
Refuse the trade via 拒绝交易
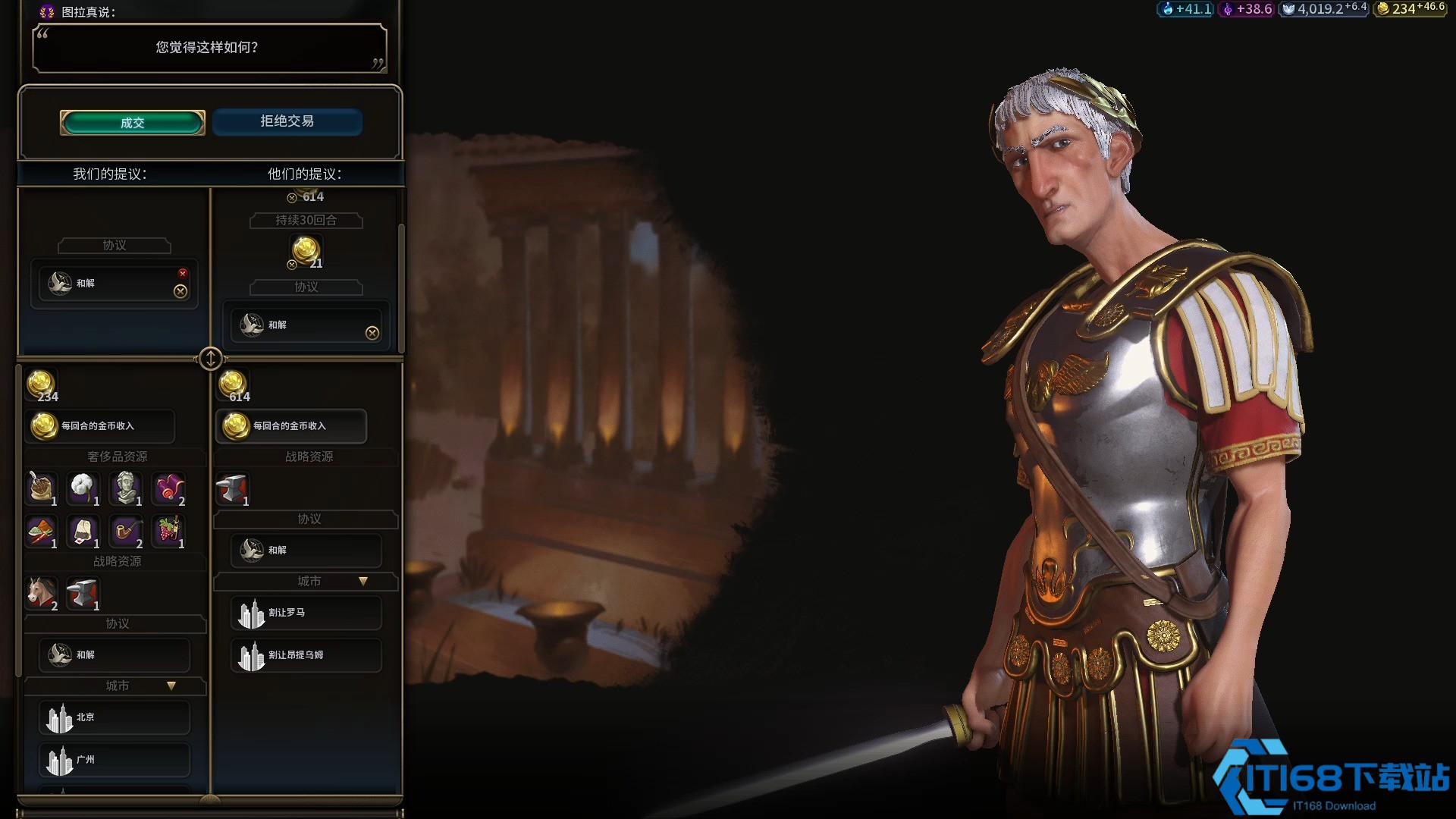287,121
